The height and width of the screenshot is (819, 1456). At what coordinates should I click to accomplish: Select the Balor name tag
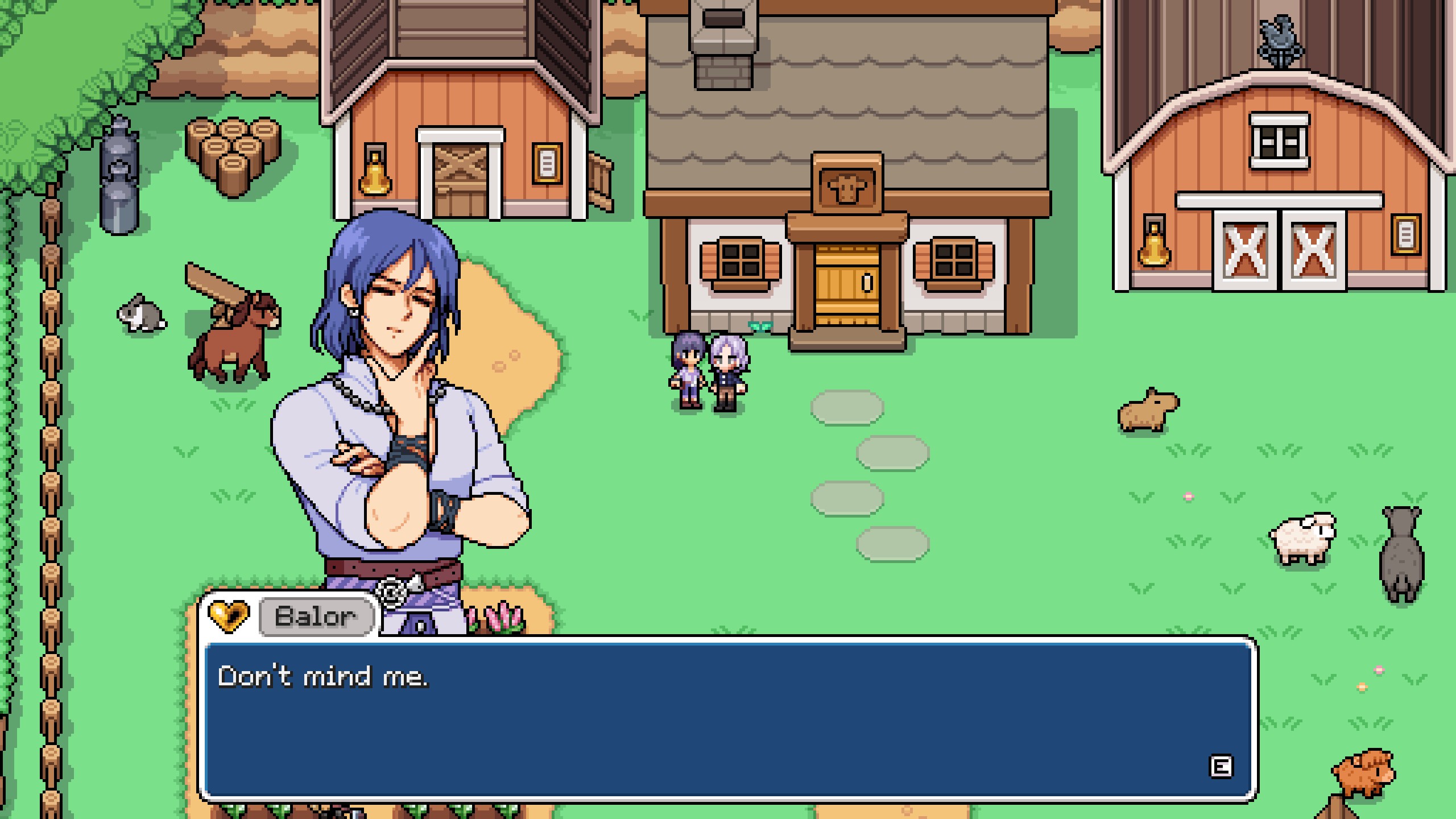[x=316, y=616]
